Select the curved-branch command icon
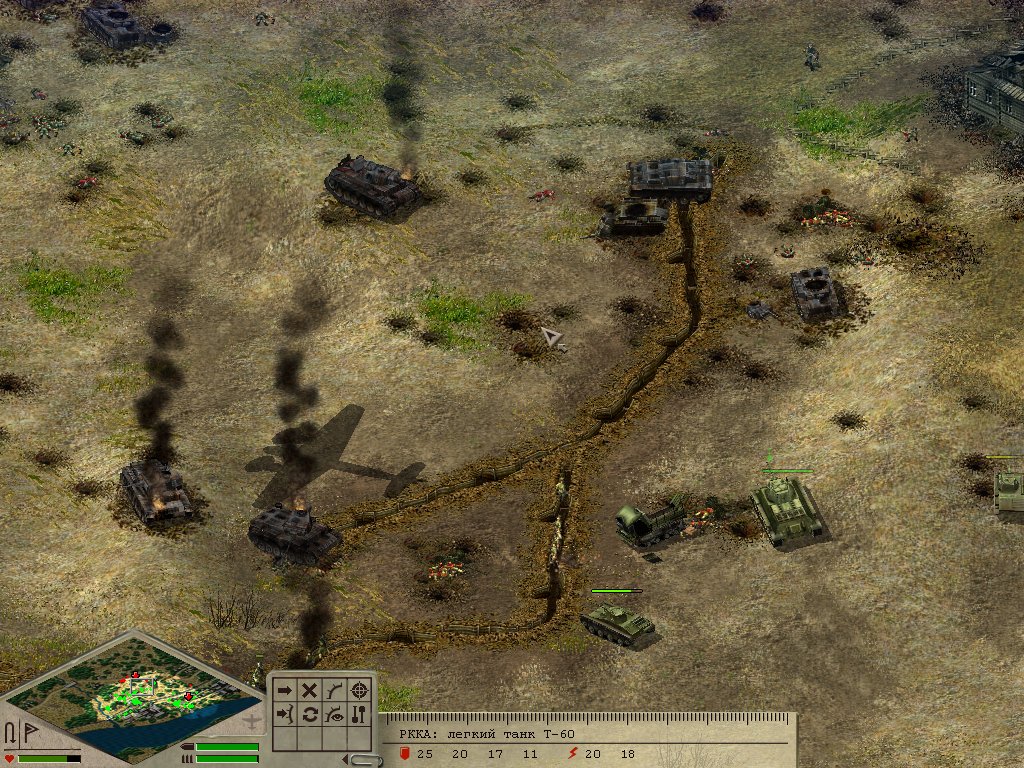1024x768 pixels. [x=335, y=690]
